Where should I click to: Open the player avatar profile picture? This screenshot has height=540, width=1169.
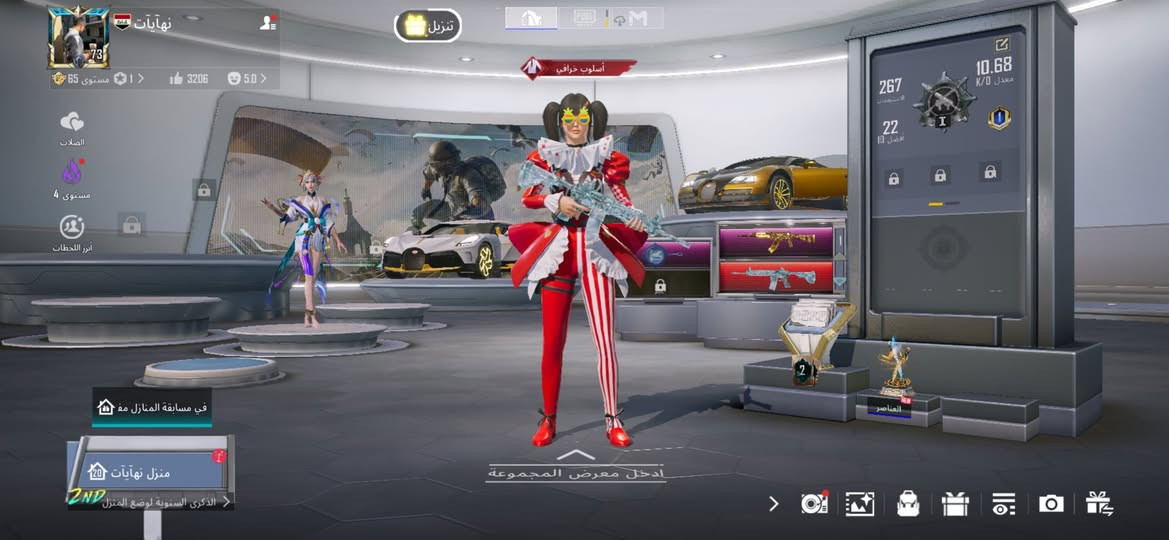tap(77, 38)
